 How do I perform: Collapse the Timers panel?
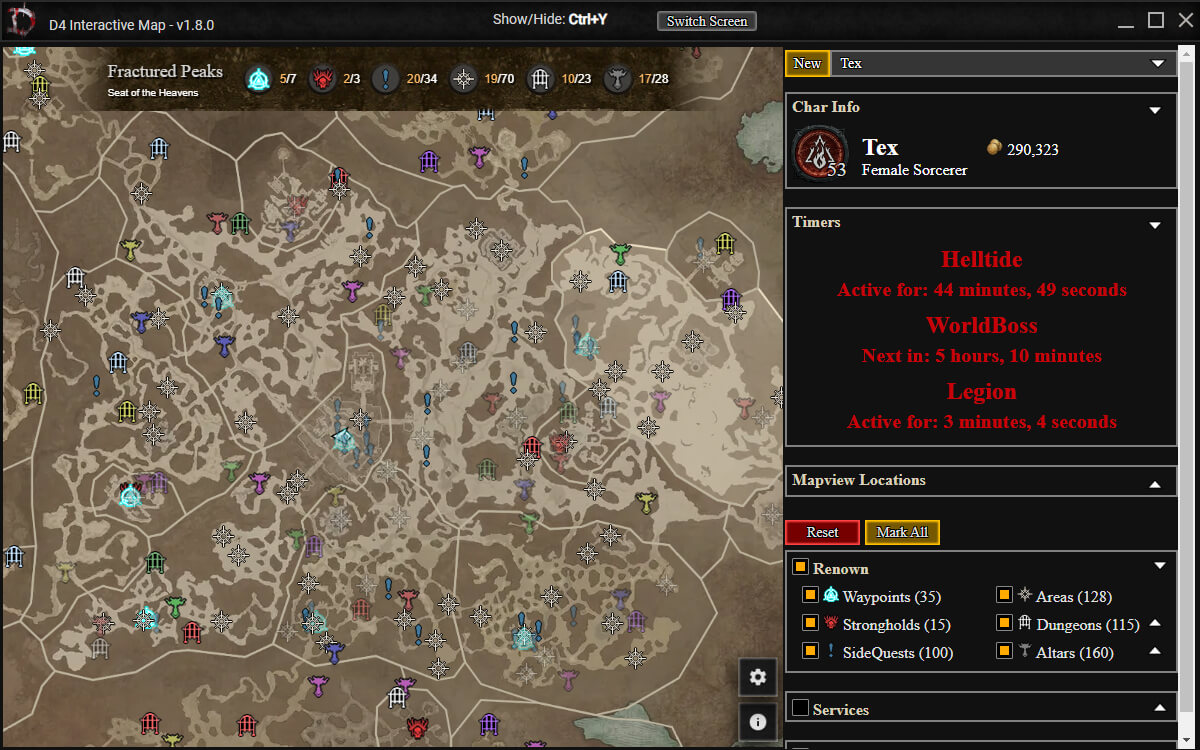1155,225
